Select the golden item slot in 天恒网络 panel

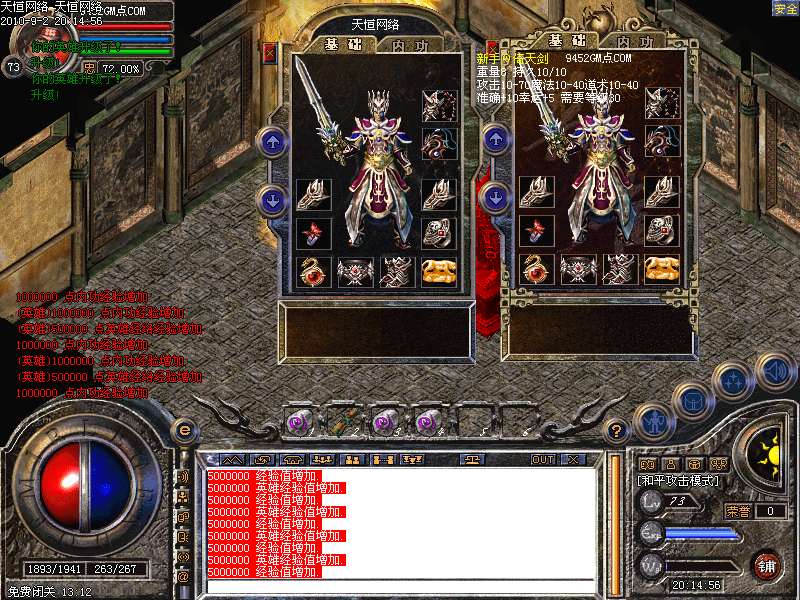pyautogui.click(x=436, y=270)
